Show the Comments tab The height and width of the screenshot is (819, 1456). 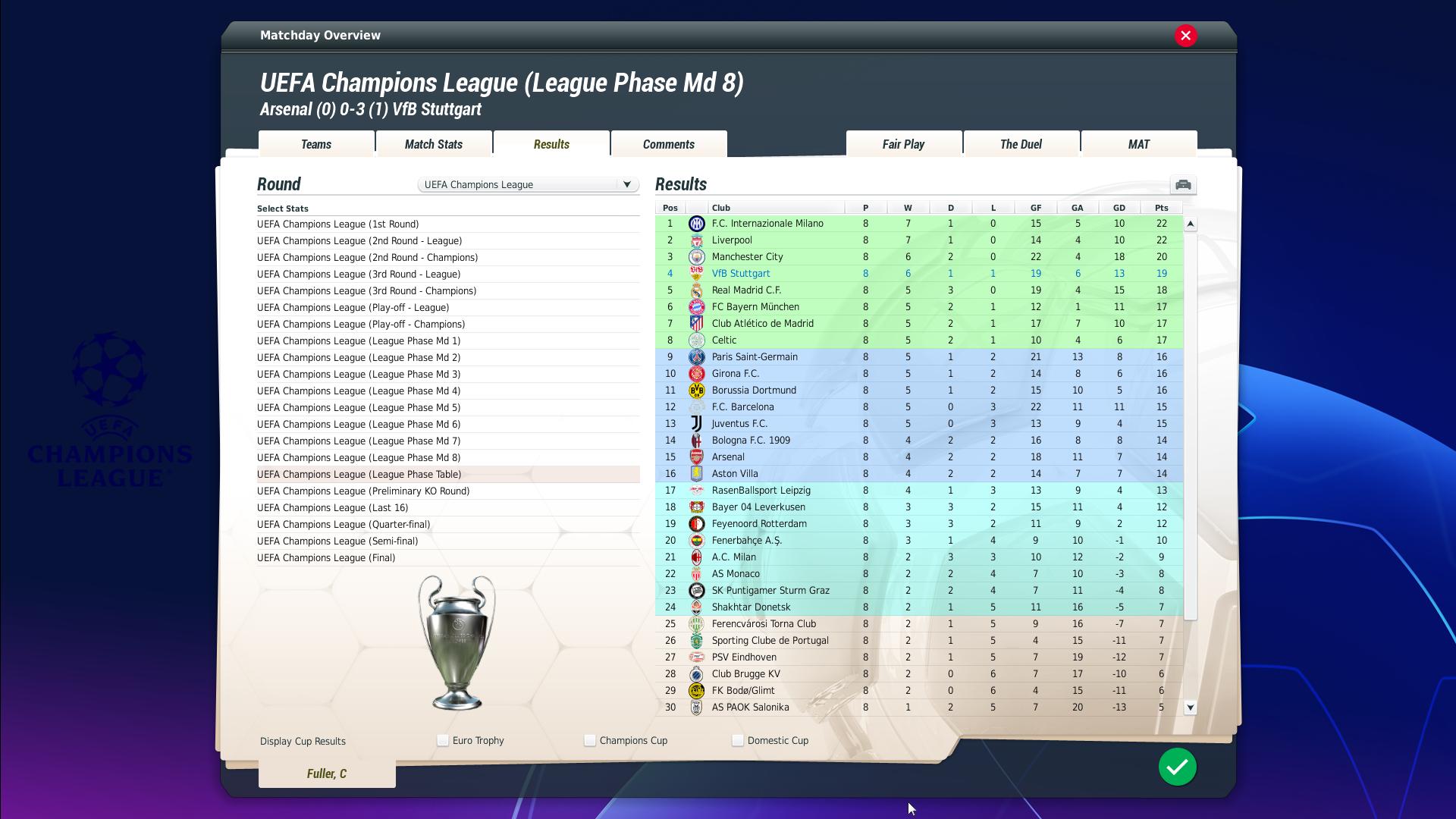click(x=668, y=144)
